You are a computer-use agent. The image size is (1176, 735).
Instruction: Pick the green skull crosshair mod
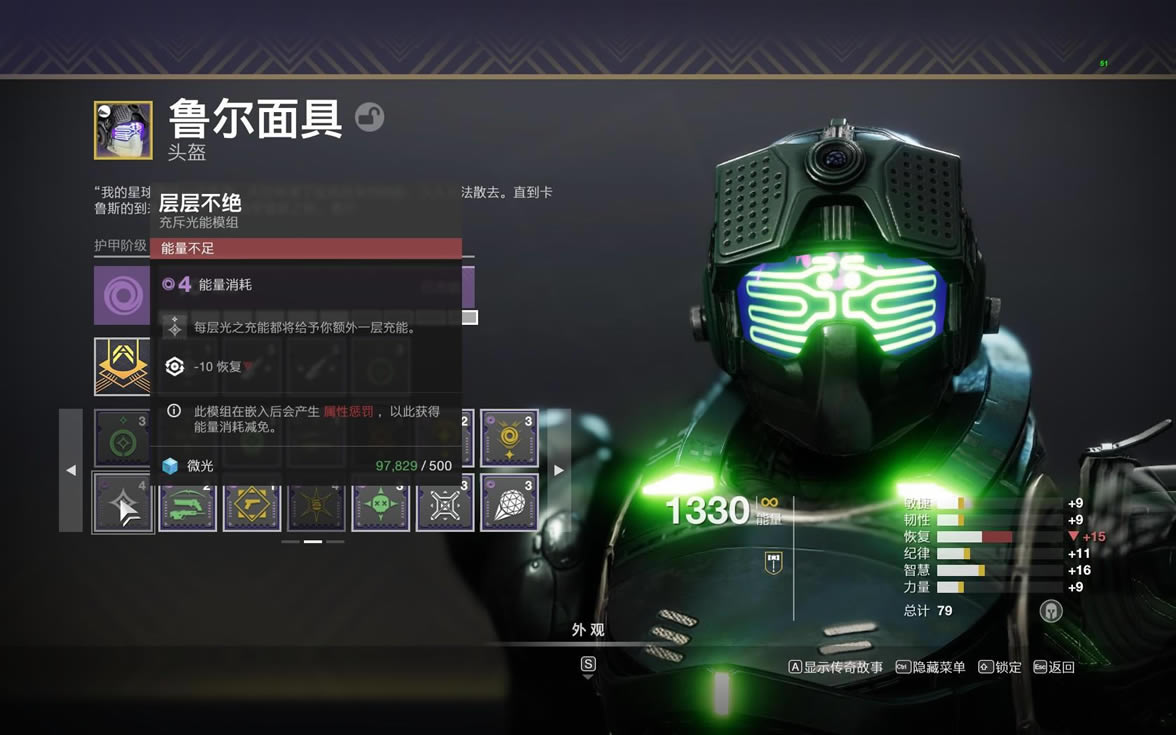(381, 502)
